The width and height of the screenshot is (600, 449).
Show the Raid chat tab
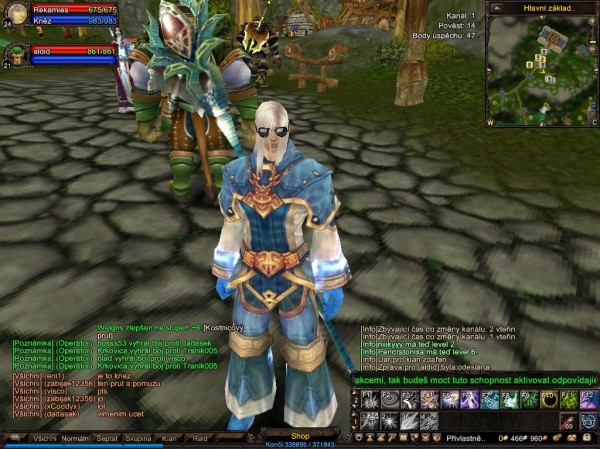point(200,438)
